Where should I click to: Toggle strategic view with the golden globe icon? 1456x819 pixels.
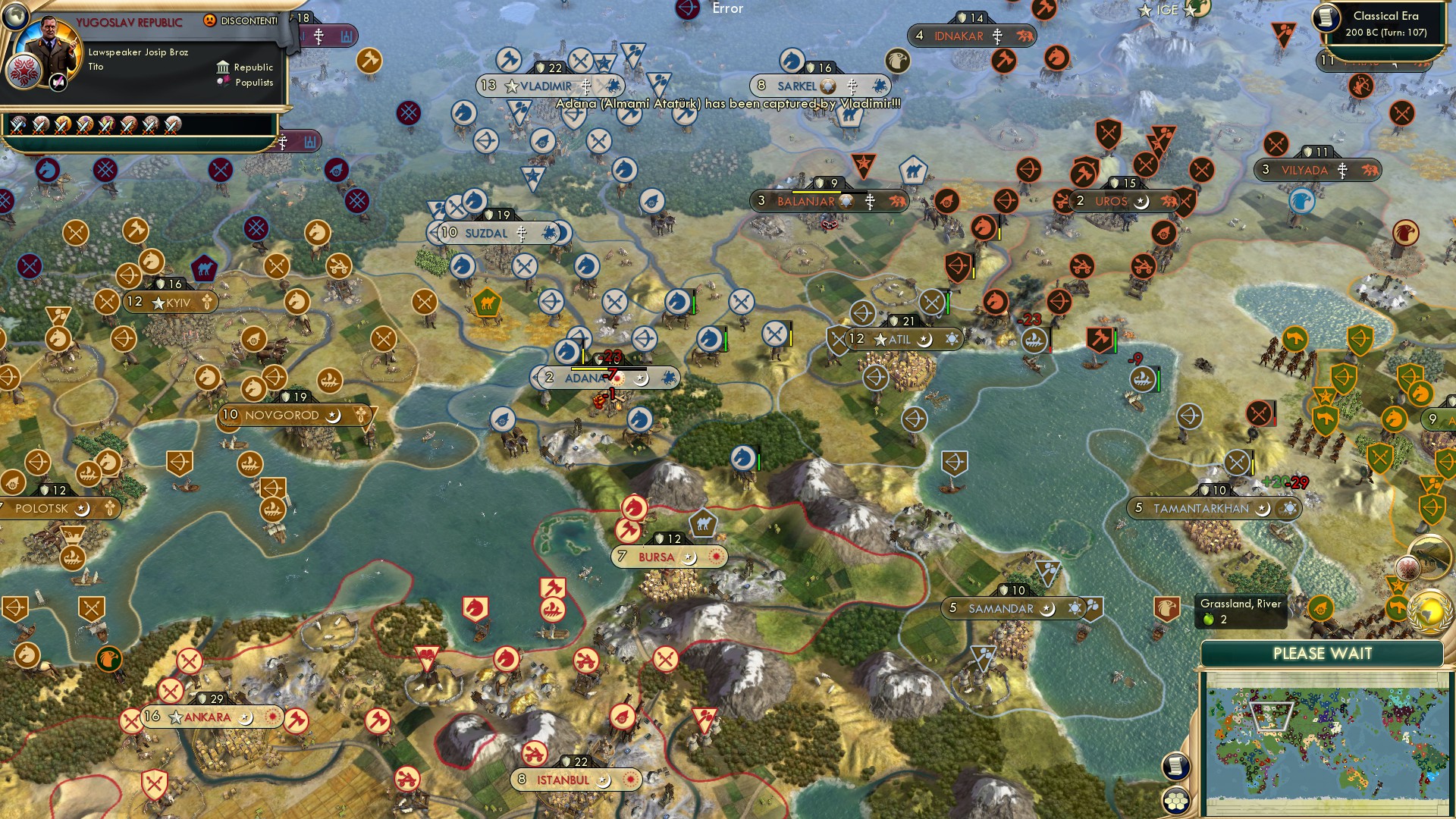pyautogui.click(x=1430, y=613)
